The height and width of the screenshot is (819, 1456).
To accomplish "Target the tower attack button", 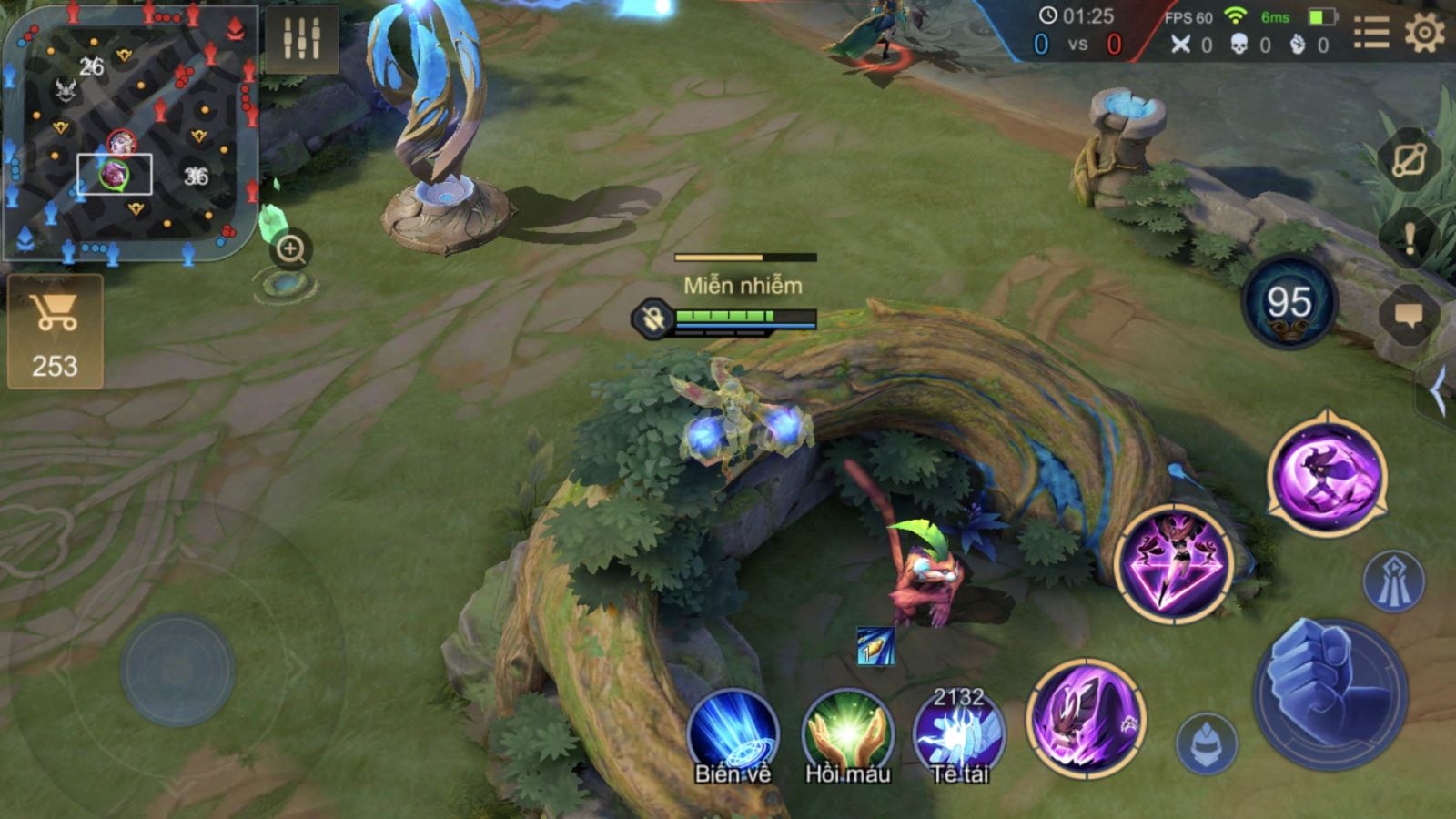I will [x=1393, y=581].
